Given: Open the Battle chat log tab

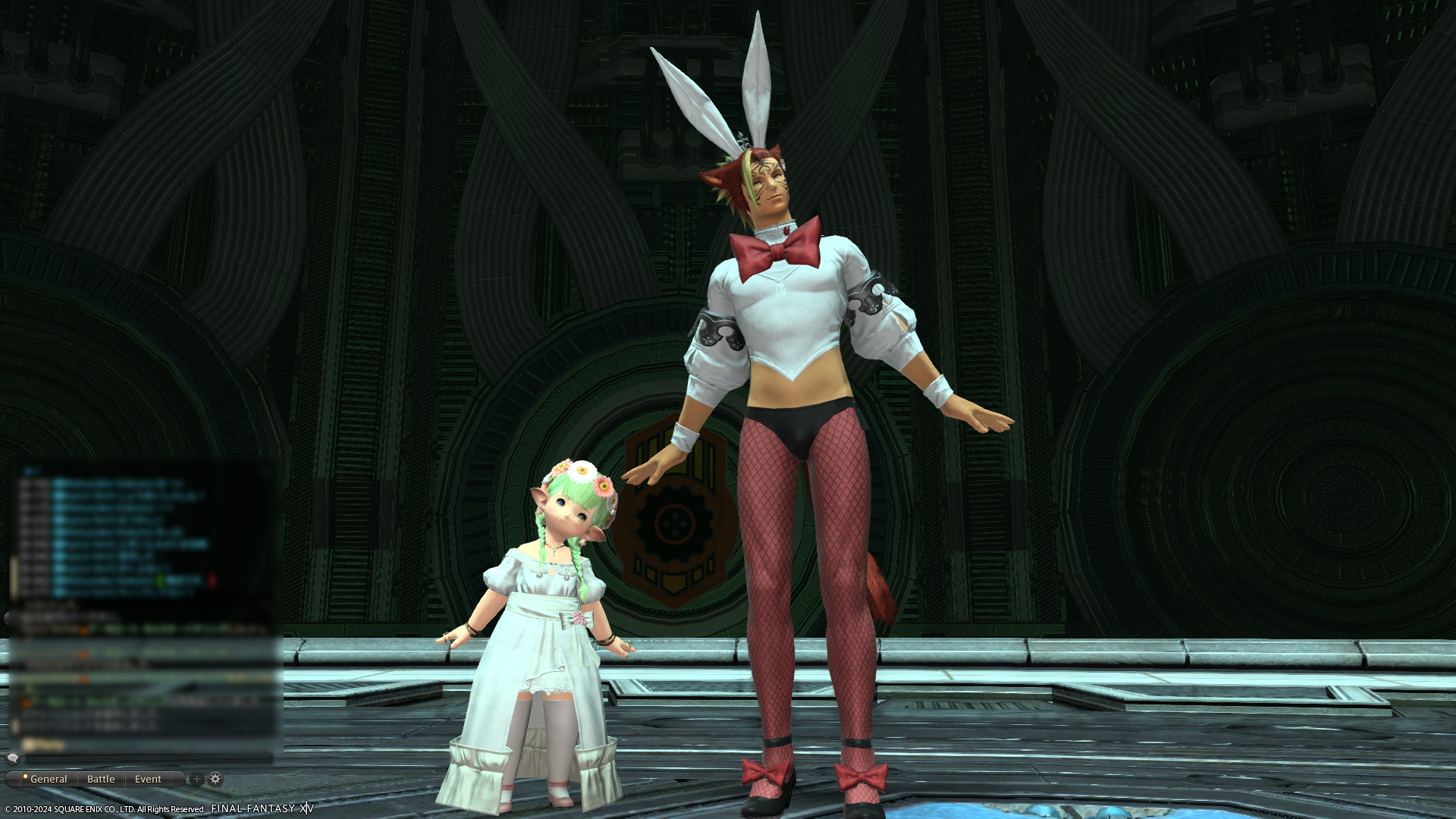Looking at the screenshot, I should (101, 779).
